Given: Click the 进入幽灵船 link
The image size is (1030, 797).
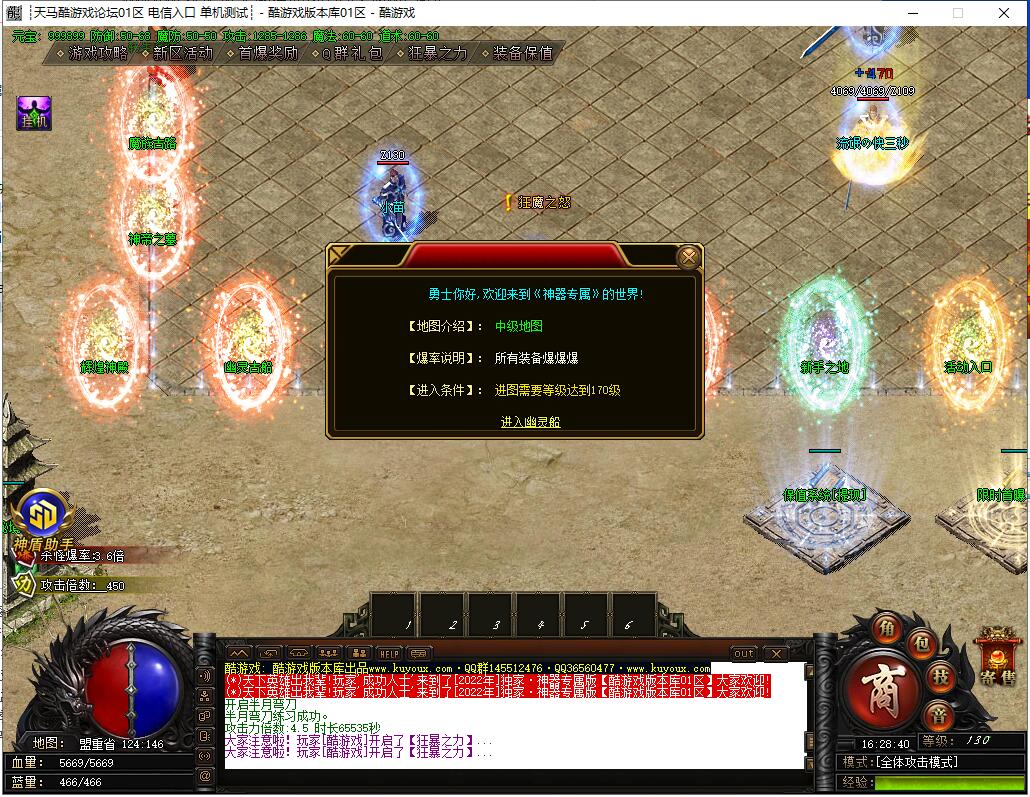Looking at the screenshot, I should (530, 422).
